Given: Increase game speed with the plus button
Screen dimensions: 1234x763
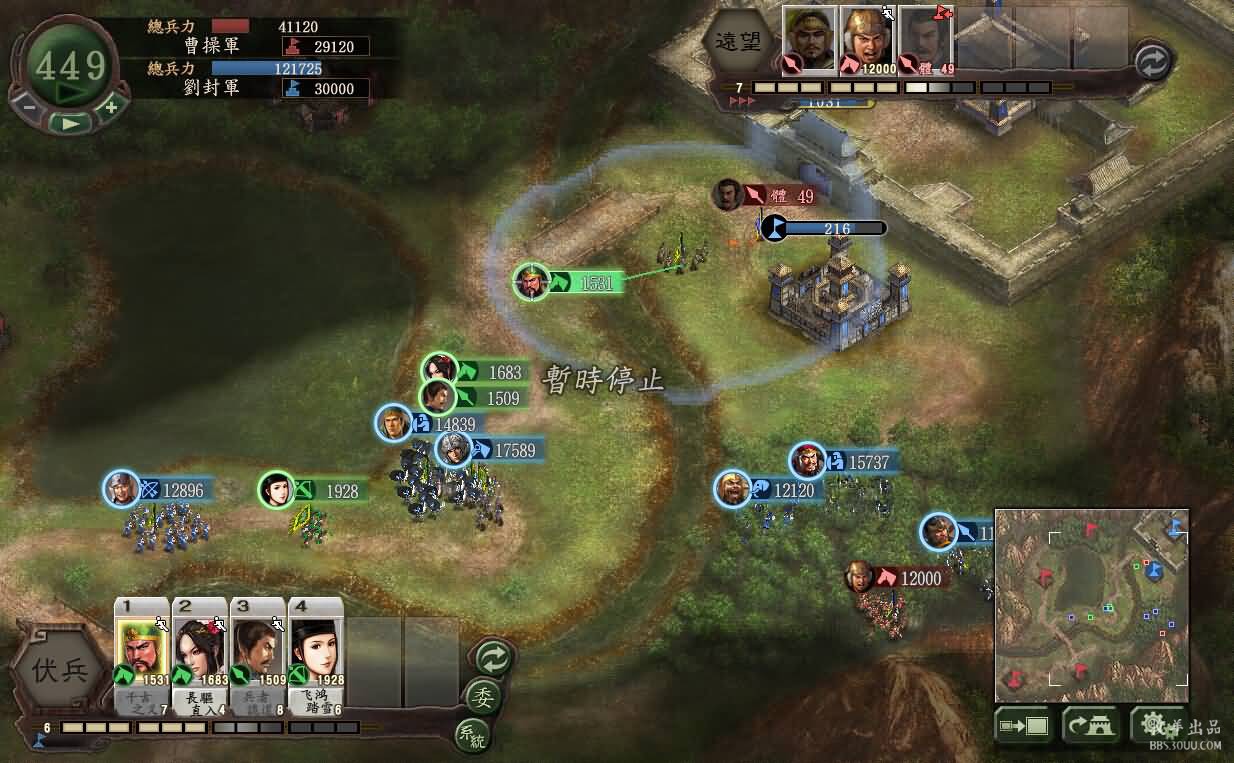Looking at the screenshot, I should [111, 106].
